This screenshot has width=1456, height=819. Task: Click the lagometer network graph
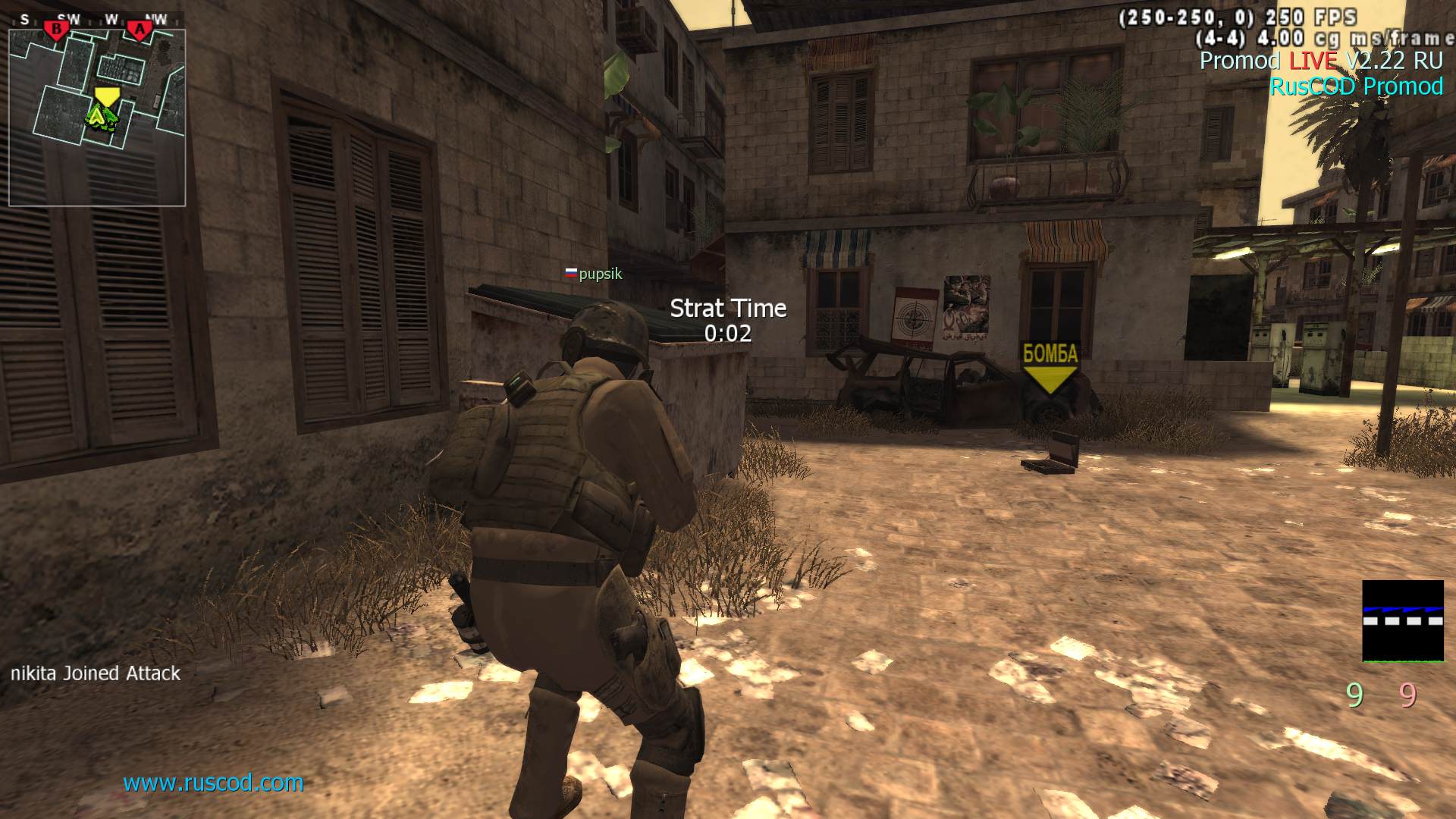point(1402,621)
